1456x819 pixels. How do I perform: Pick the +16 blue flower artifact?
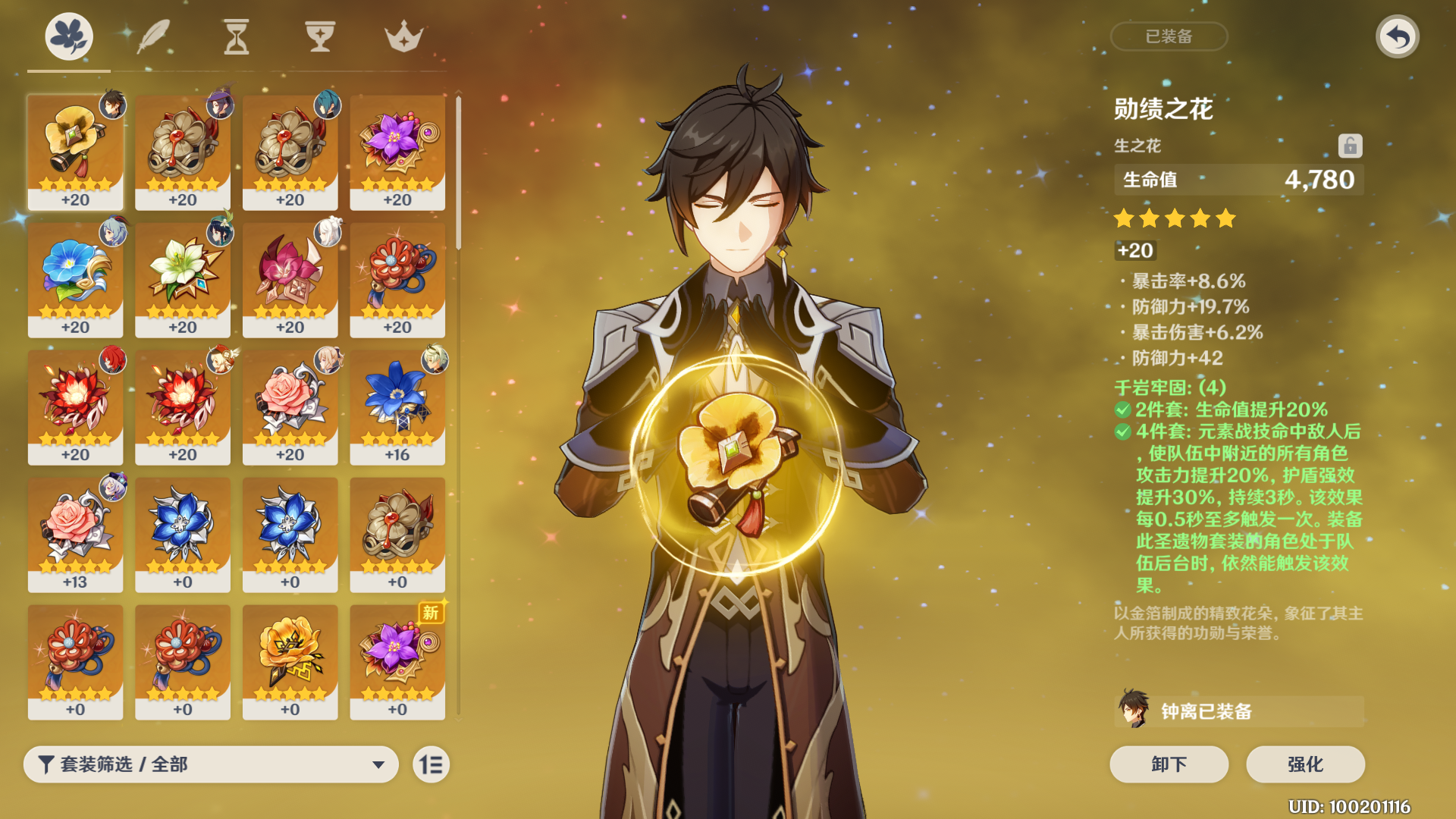[397, 406]
